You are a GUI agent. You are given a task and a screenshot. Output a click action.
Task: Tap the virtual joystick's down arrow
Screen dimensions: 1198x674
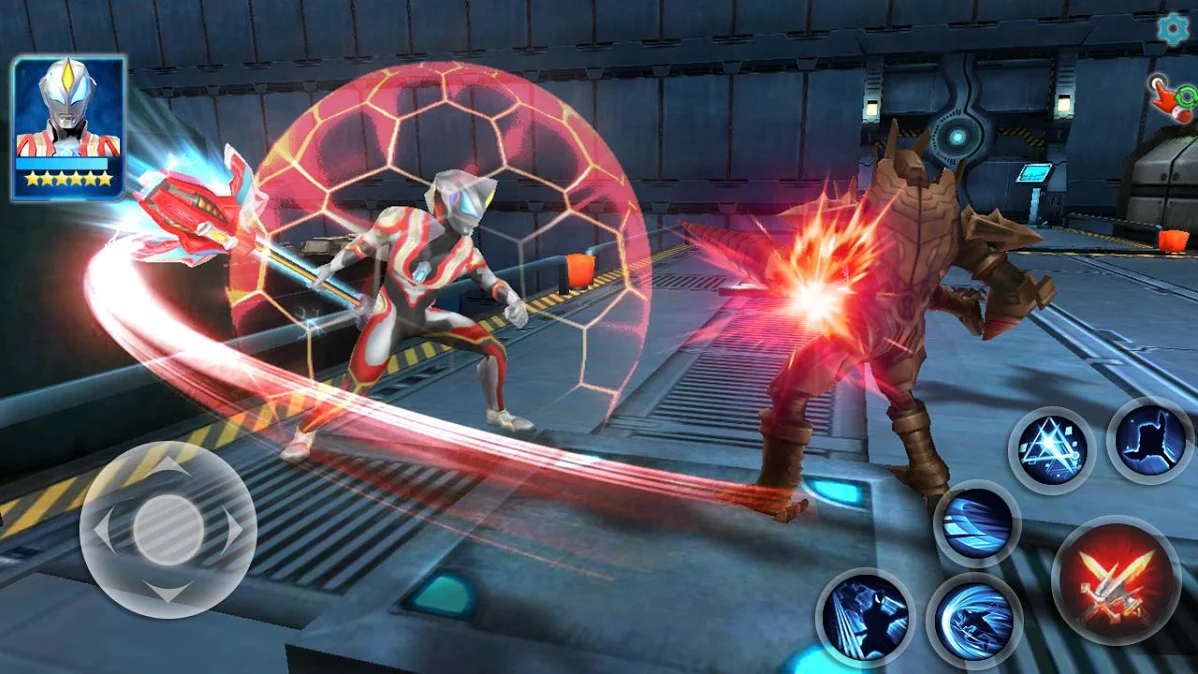click(168, 594)
